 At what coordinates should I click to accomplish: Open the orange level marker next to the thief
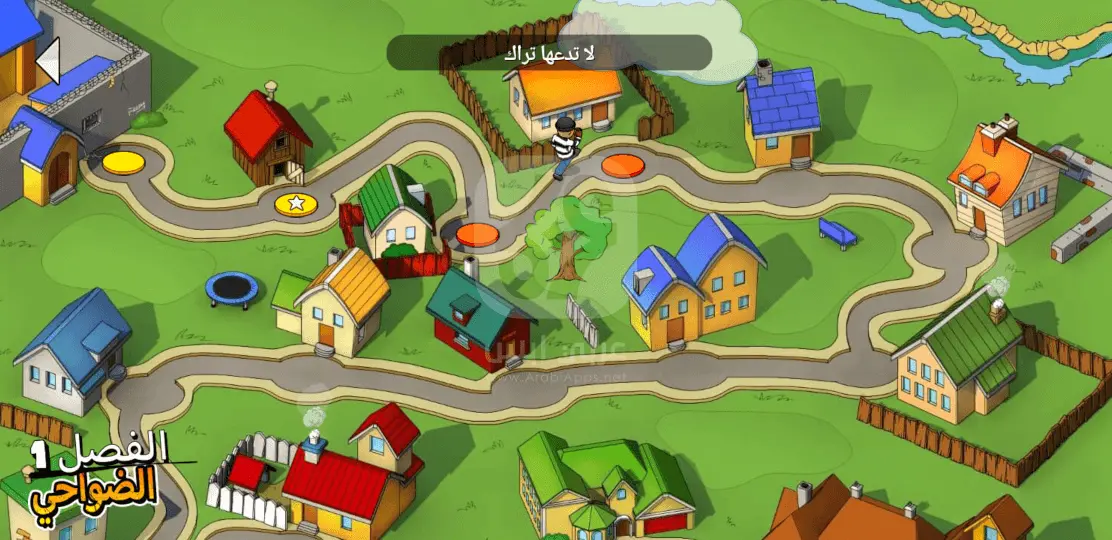point(622,164)
